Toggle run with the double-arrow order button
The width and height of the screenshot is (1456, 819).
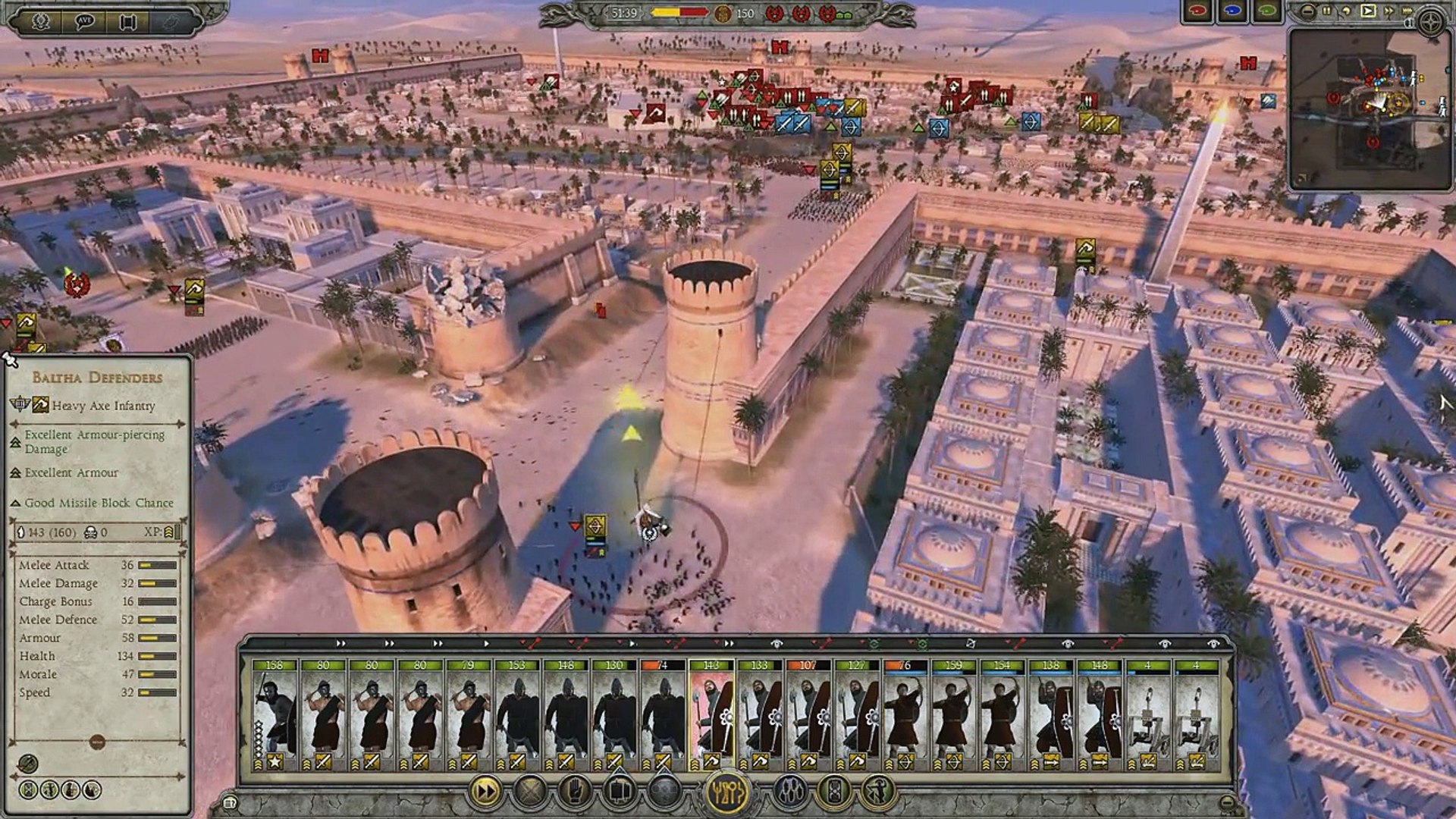[486, 792]
